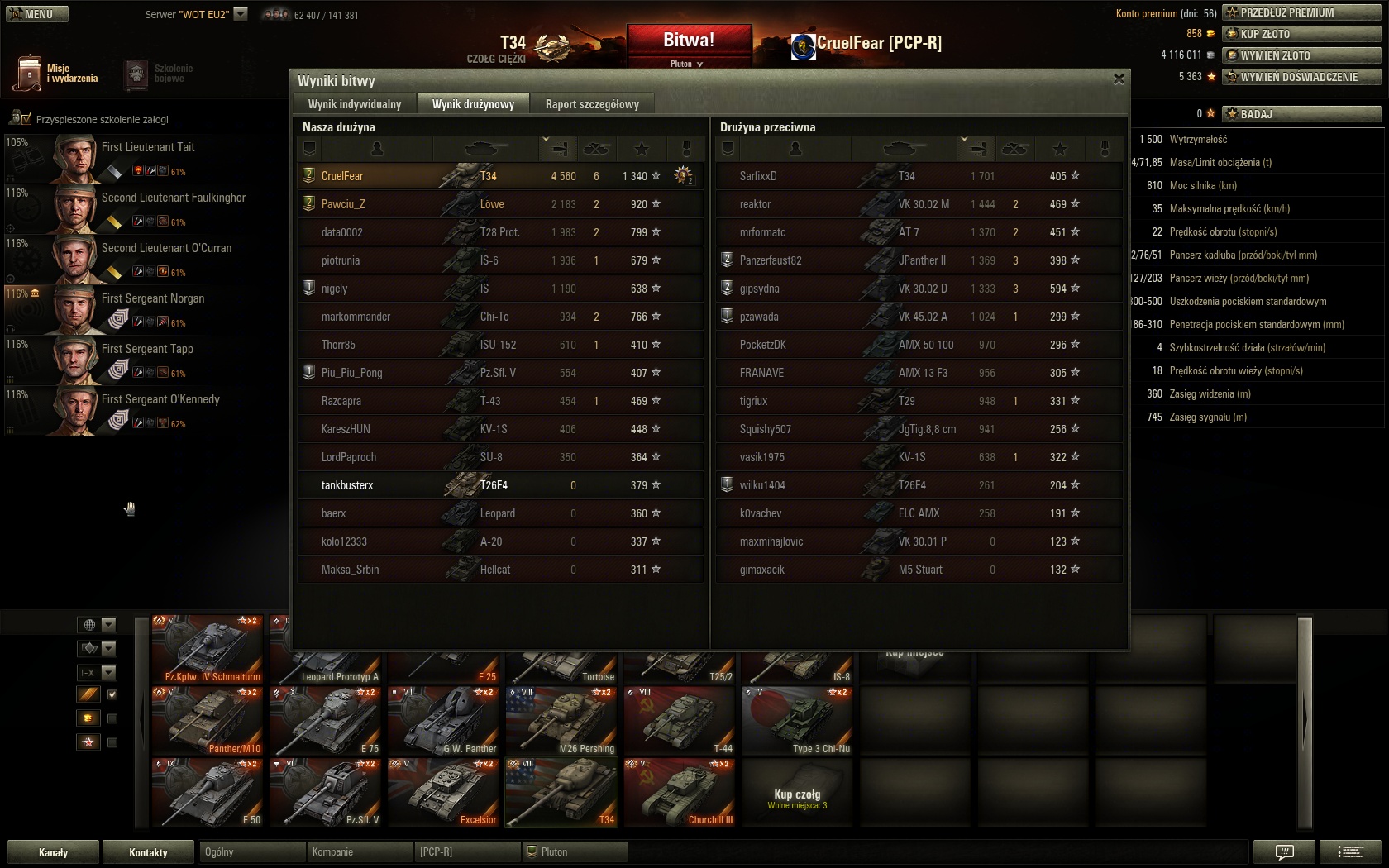Open the WOT EU2 server dropdown

point(241,14)
